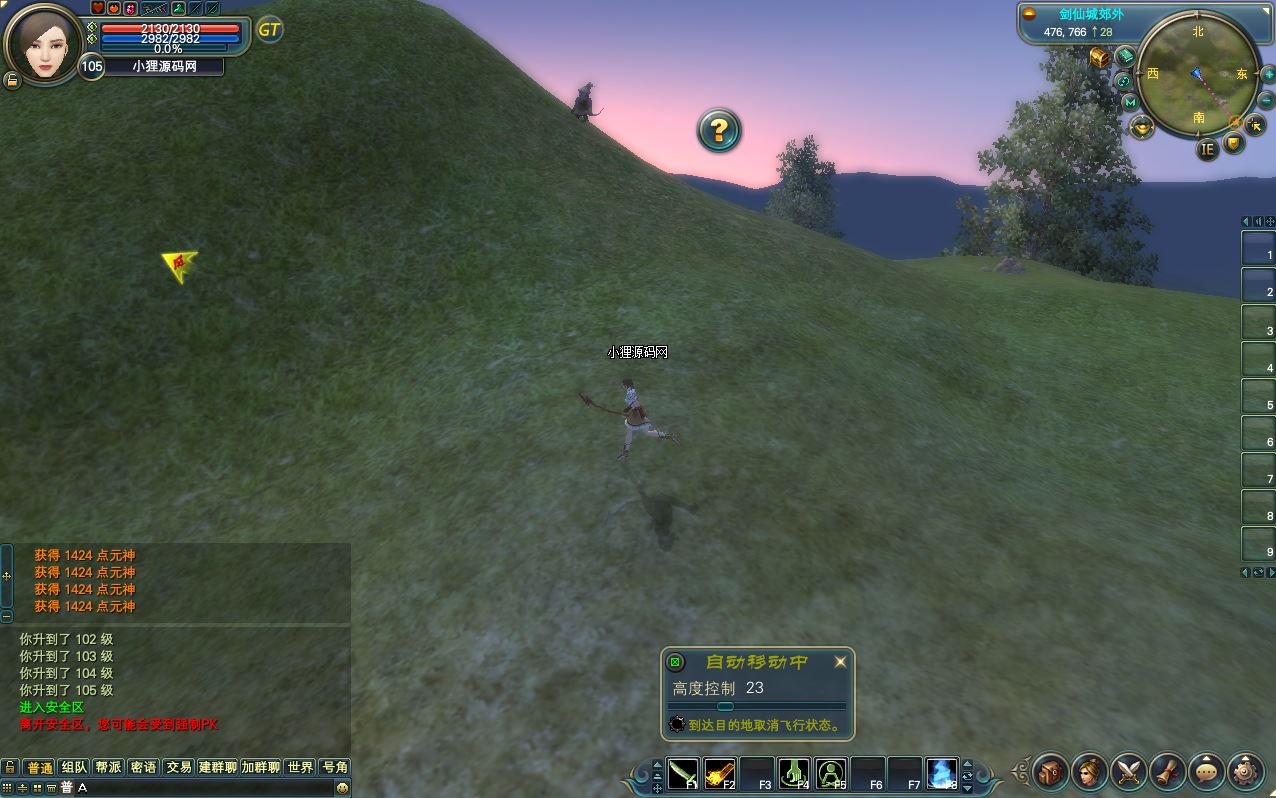Use the flaming strike skill in F2
This screenshot has width=1276, height=798.
pyautogui.click(x=720, y=773)
